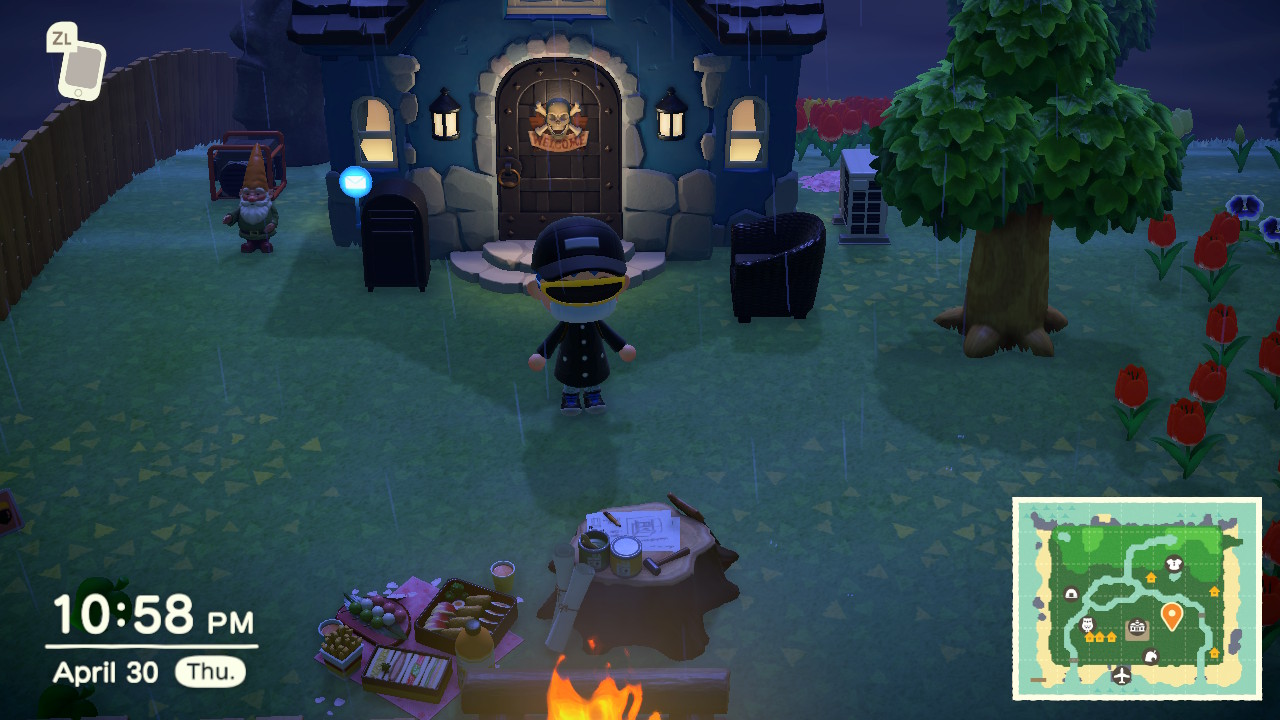Image resolution: width=1280 pixels, height=720 pixels.
Task: Select the Able Sisters shirt marker on minimap
Action: coord(1174,565)
